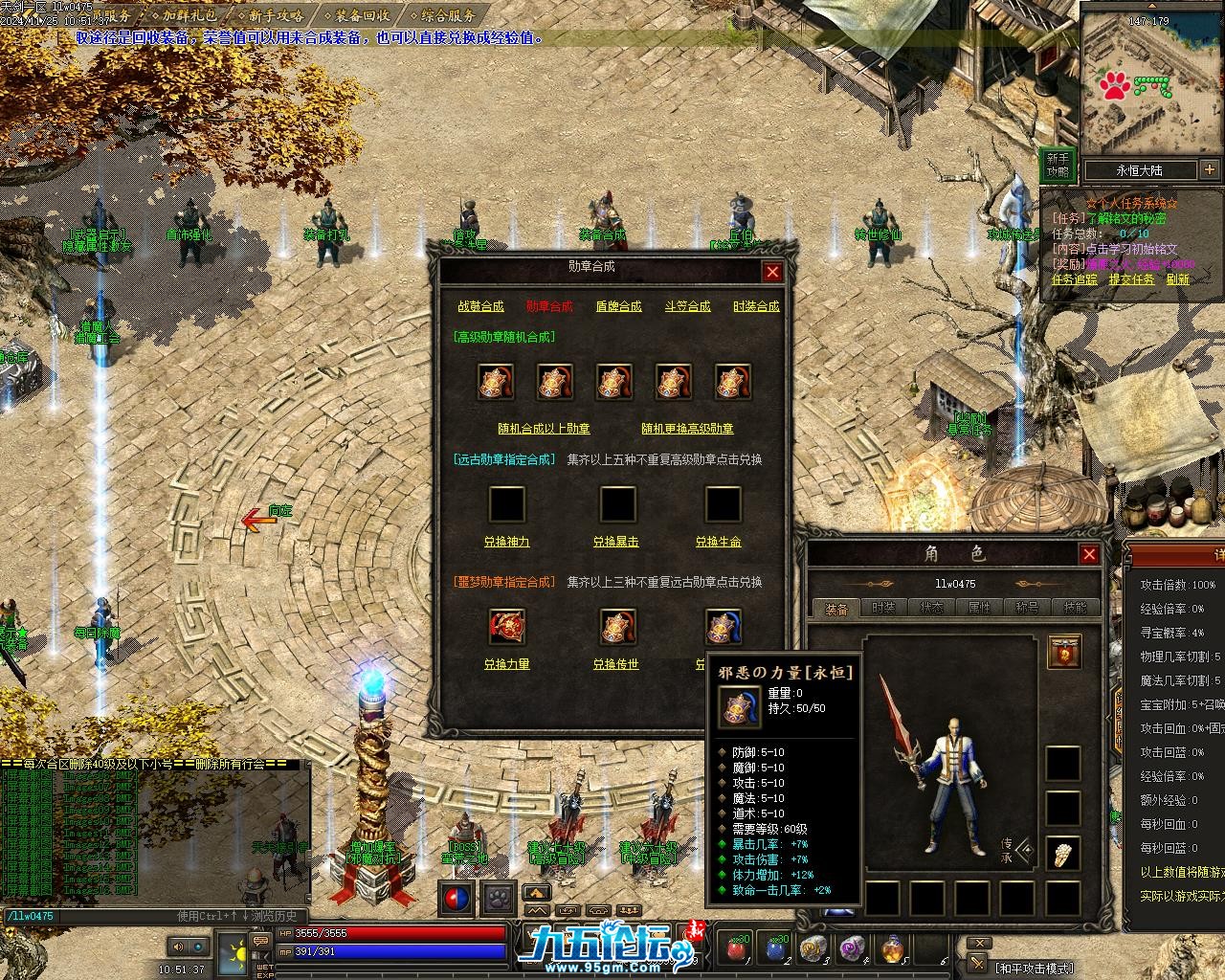This screenshot has width=1225, height=980.
Task: Open the 斗笠合成 synthesis page
Action: [x=687, y=306]
